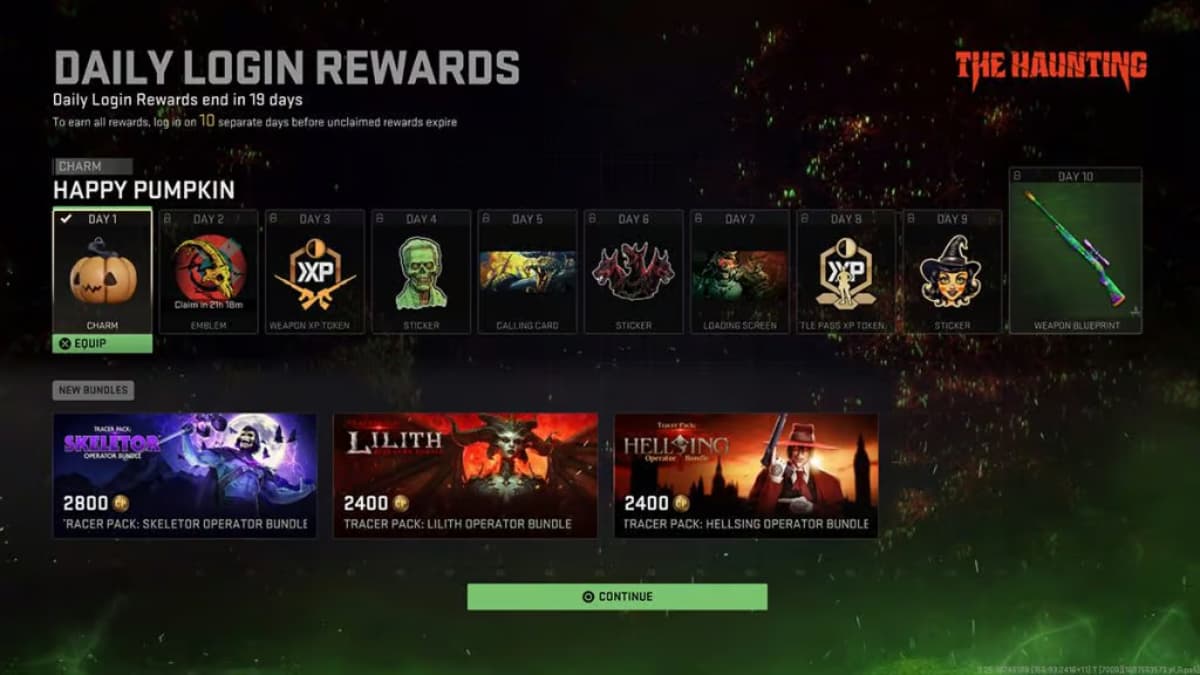Select the Day 2 emblem reward
This screenshot has height=675, width=1200.
tap(209, 272)
